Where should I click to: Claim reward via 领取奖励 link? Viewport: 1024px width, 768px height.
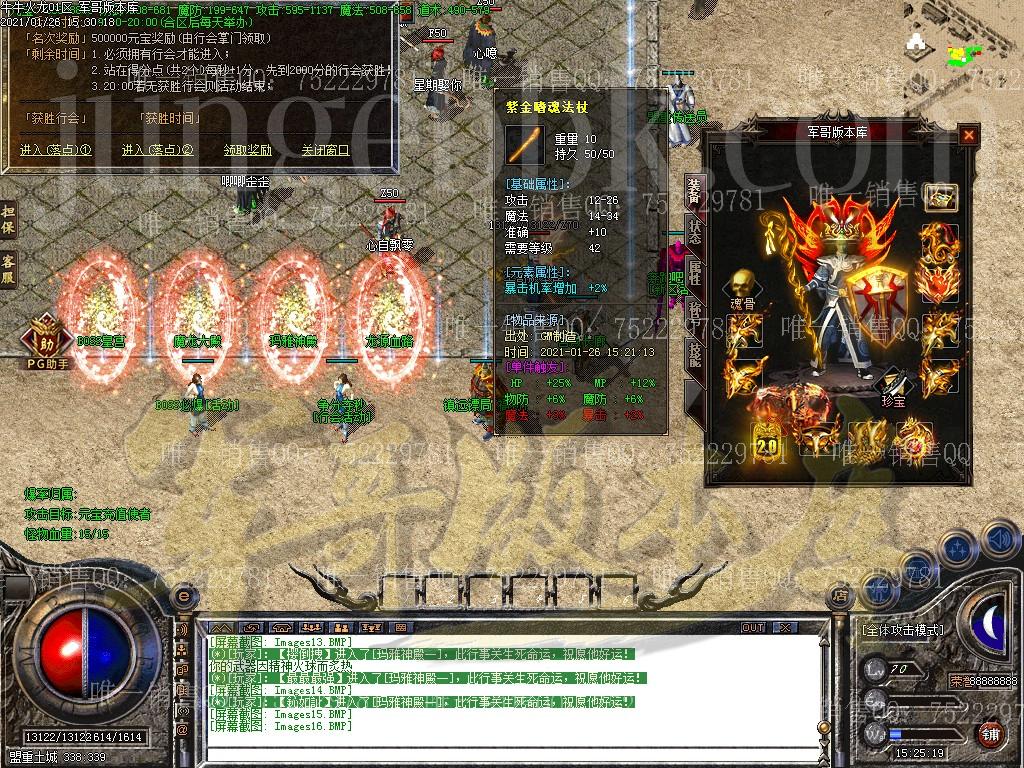pyautogui.click(x=247, y=151)
